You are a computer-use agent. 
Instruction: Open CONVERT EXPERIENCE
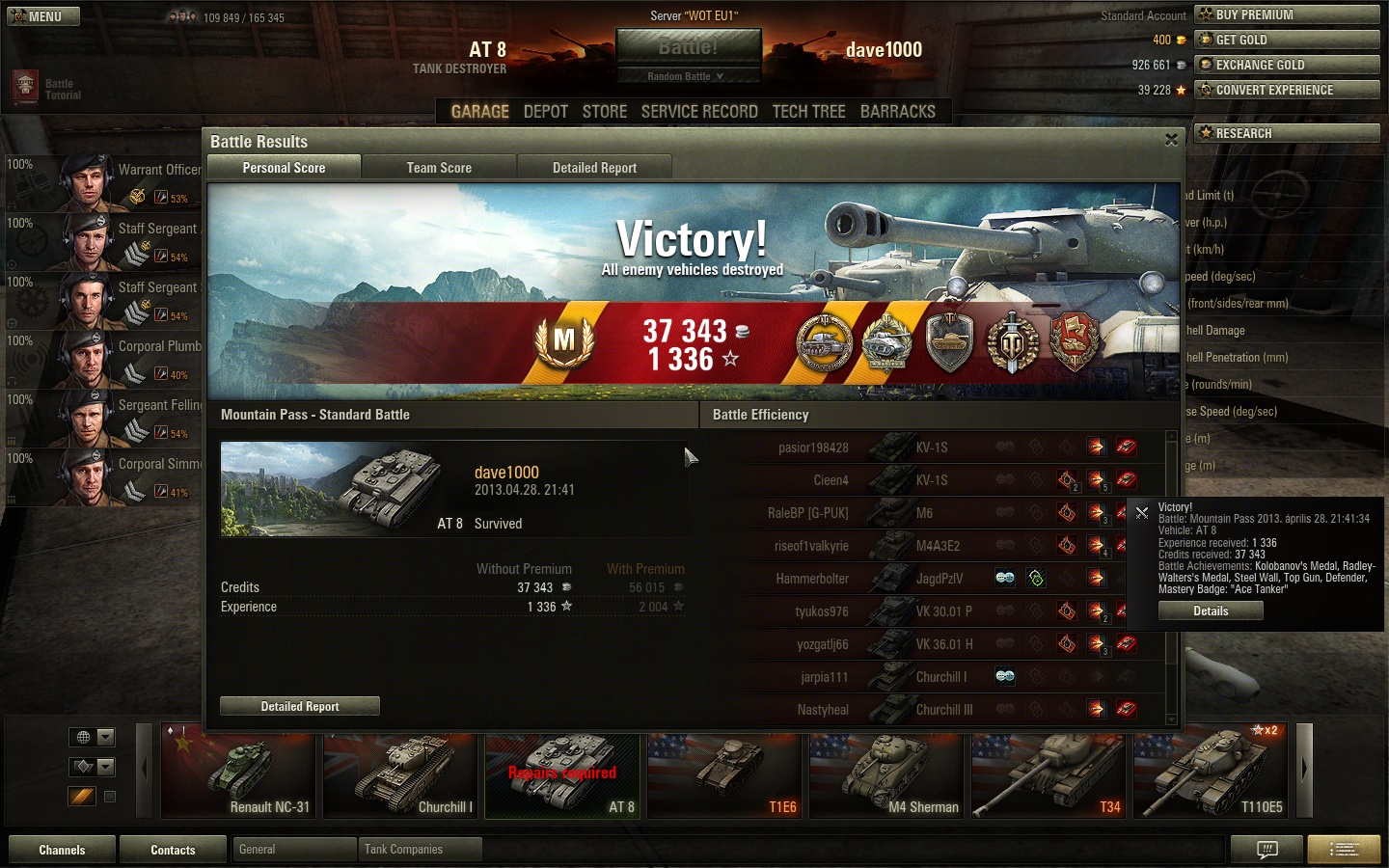1287,90
